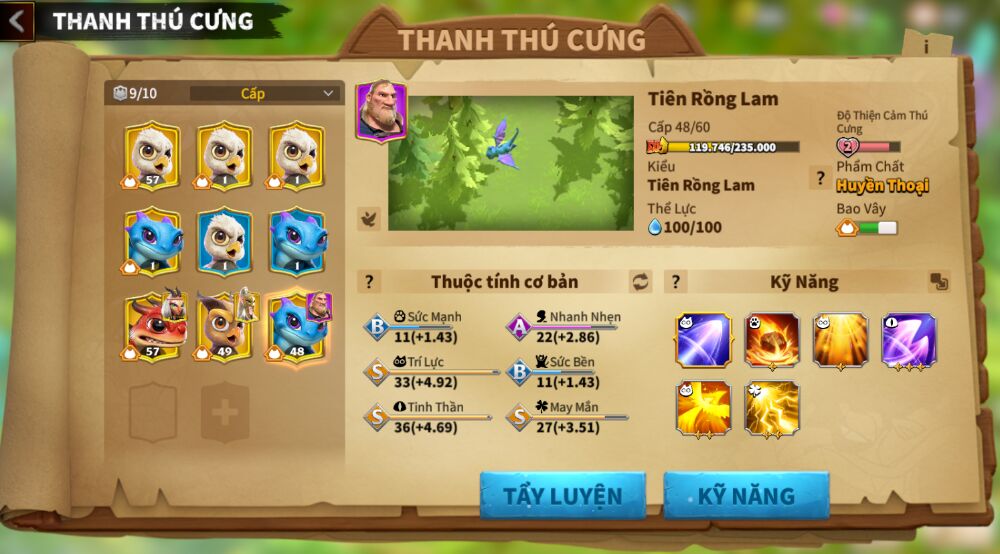
Task: Click the bird icon beside pet preview
Action: 369,218
